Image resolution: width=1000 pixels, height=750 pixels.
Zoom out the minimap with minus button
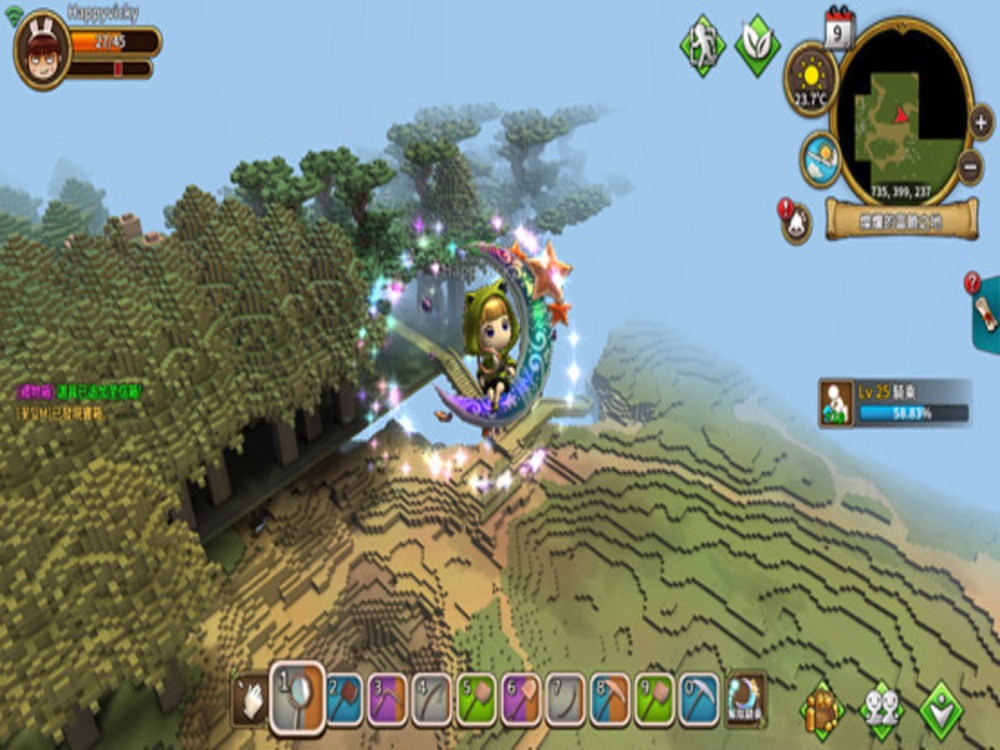tap(970, 166)
